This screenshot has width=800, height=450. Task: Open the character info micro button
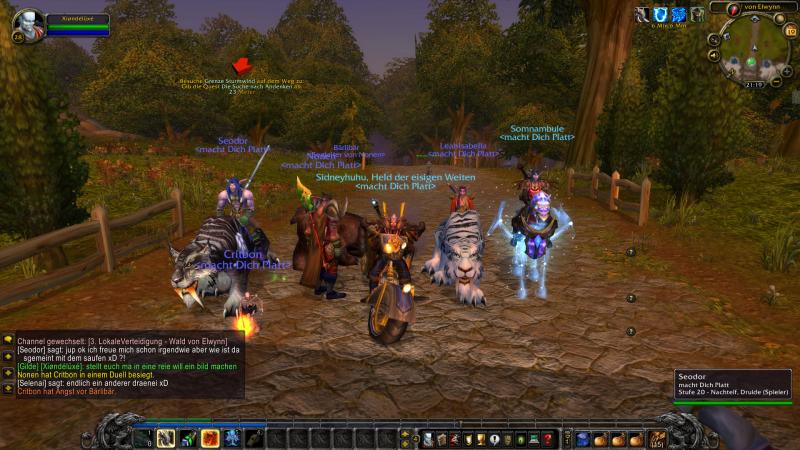point(427,438)
